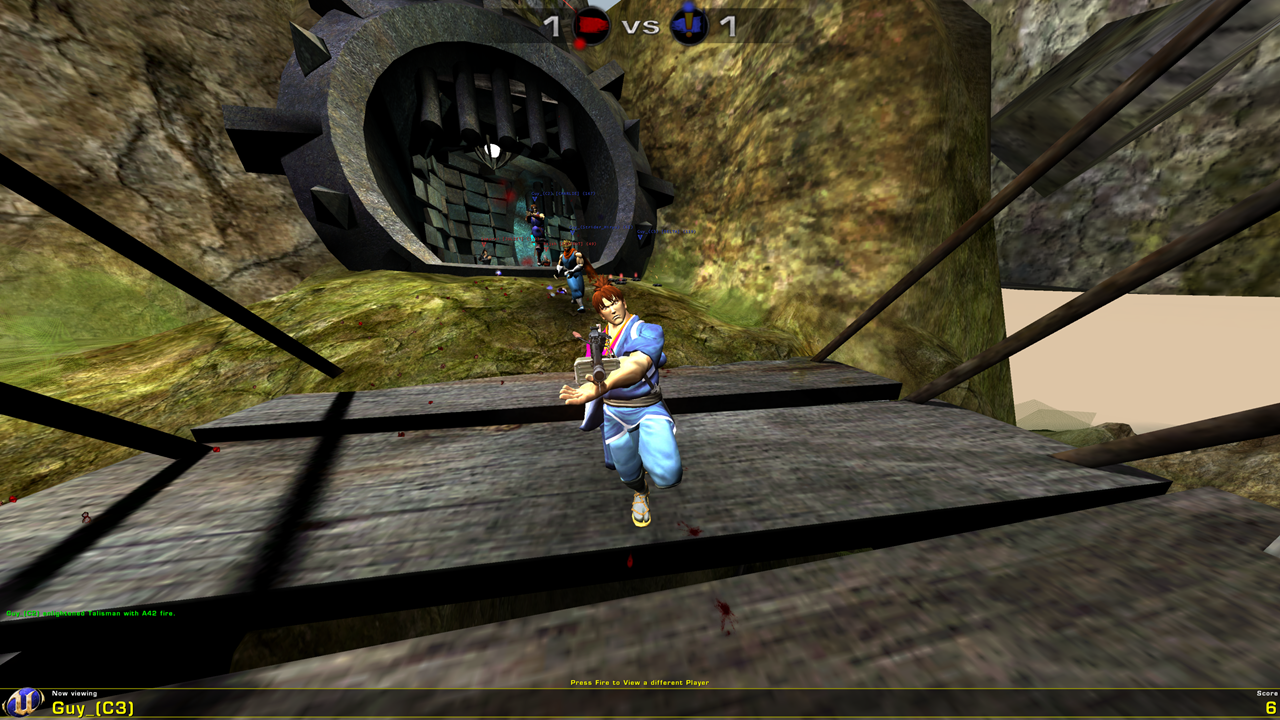This screenshot has width=1280, height=720.
Task: Click the blue beacon above Guy_(Strider_Hiryu)
Action: (x=572, y=232)
